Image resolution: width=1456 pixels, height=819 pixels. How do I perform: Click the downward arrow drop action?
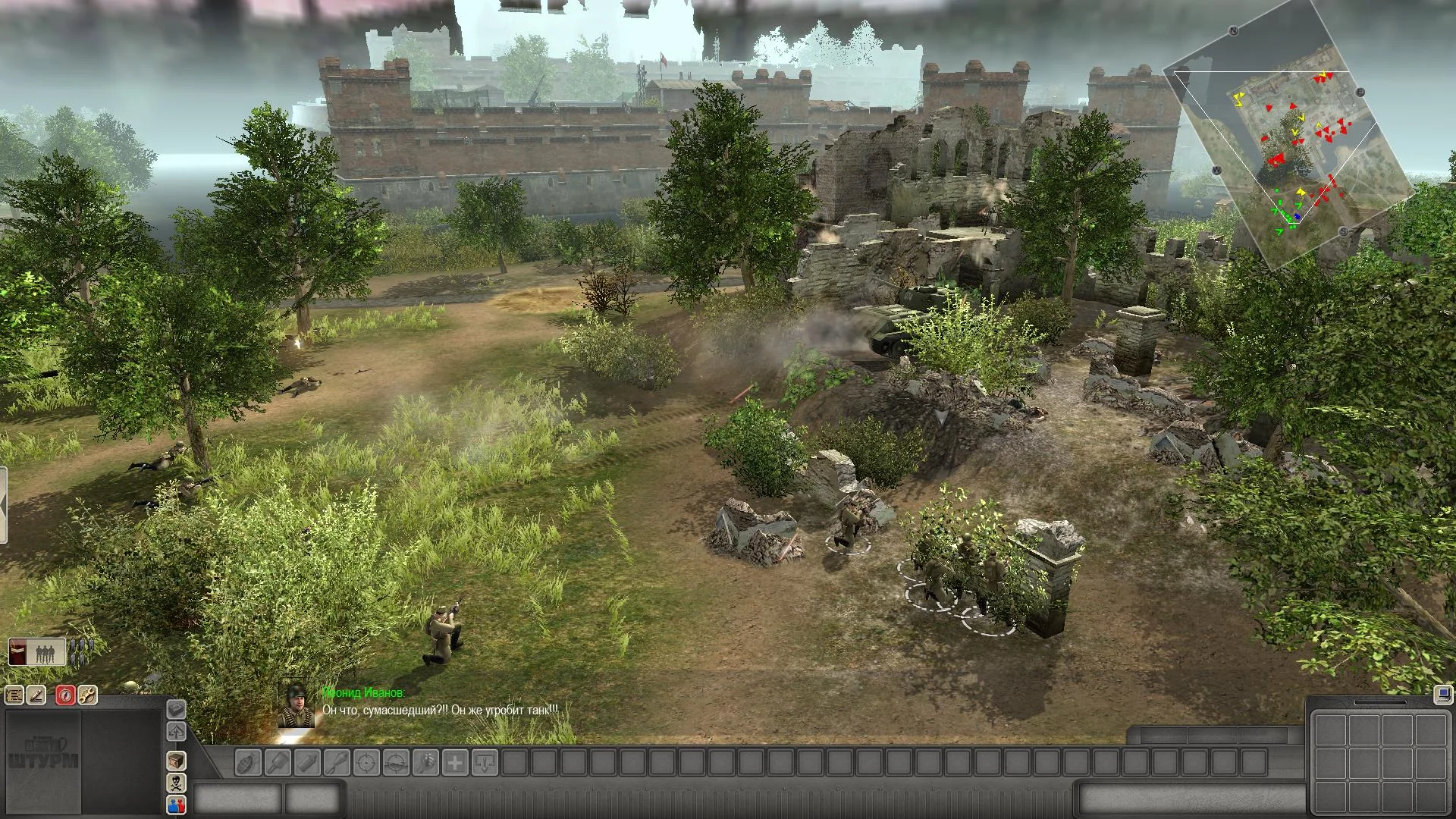(485, 763)
